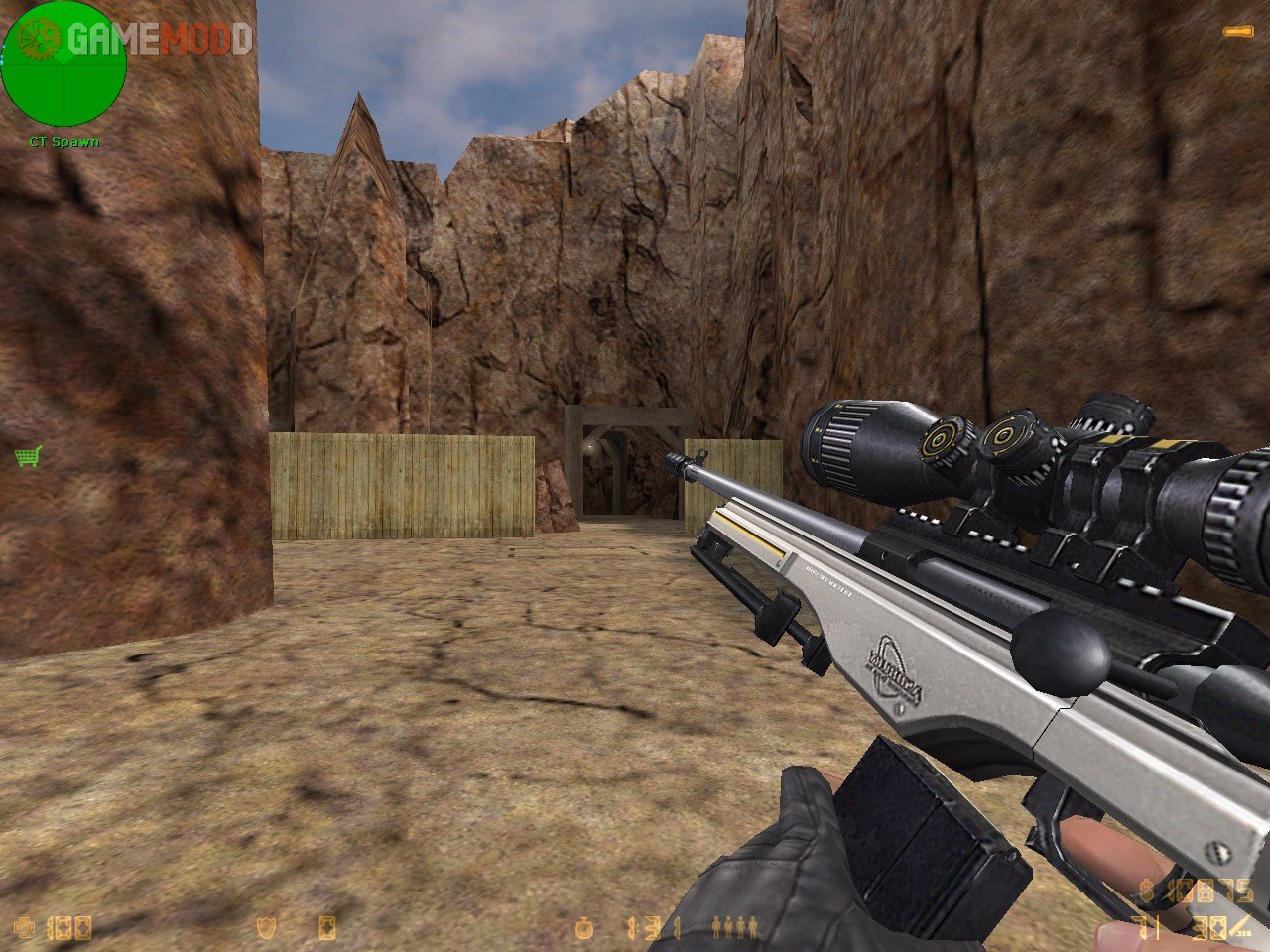Click the hostage figures indicator

click(x=735, y=928)
